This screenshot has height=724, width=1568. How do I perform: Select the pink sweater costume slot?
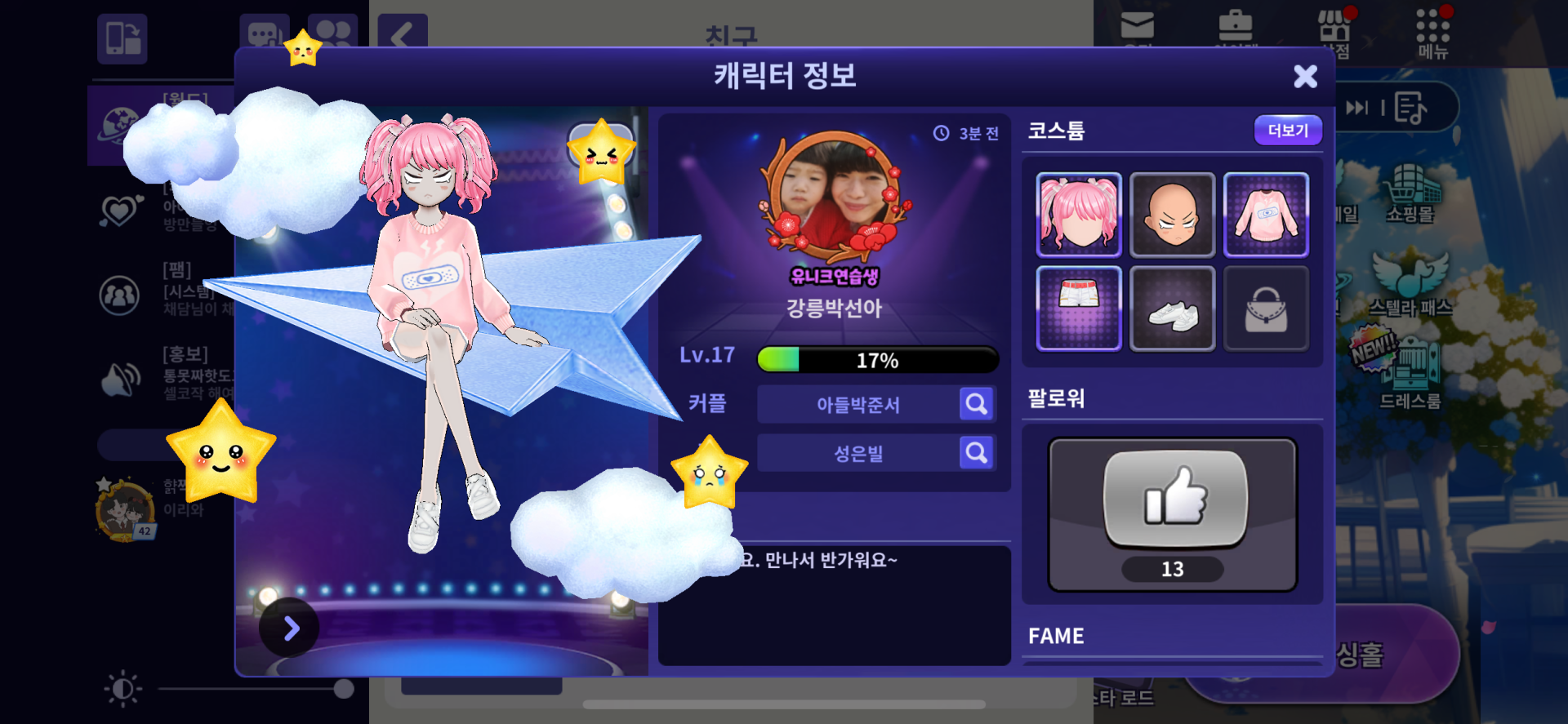click(x=1266, y=215)
